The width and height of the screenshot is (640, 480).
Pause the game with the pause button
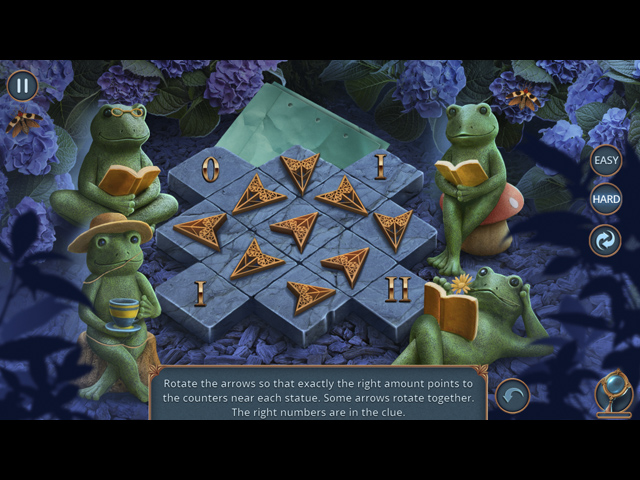click(x=22, y=85)
